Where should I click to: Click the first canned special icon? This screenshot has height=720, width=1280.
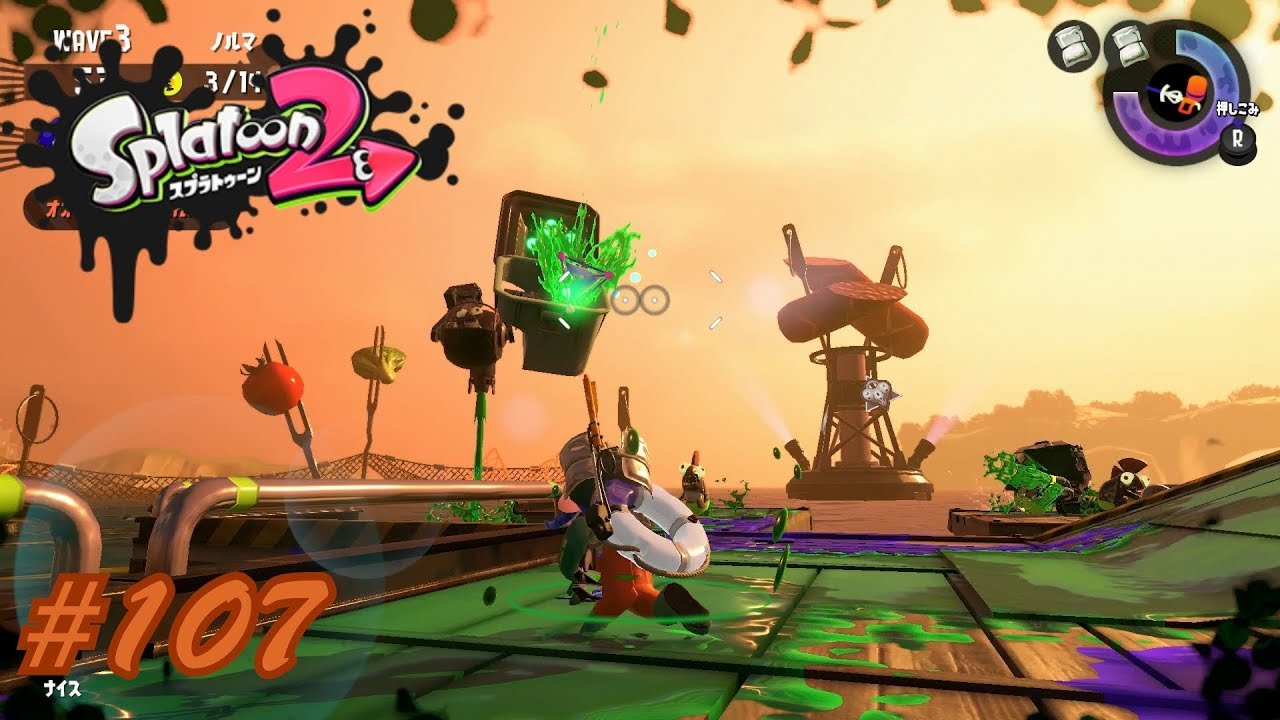coord(1075,46)
